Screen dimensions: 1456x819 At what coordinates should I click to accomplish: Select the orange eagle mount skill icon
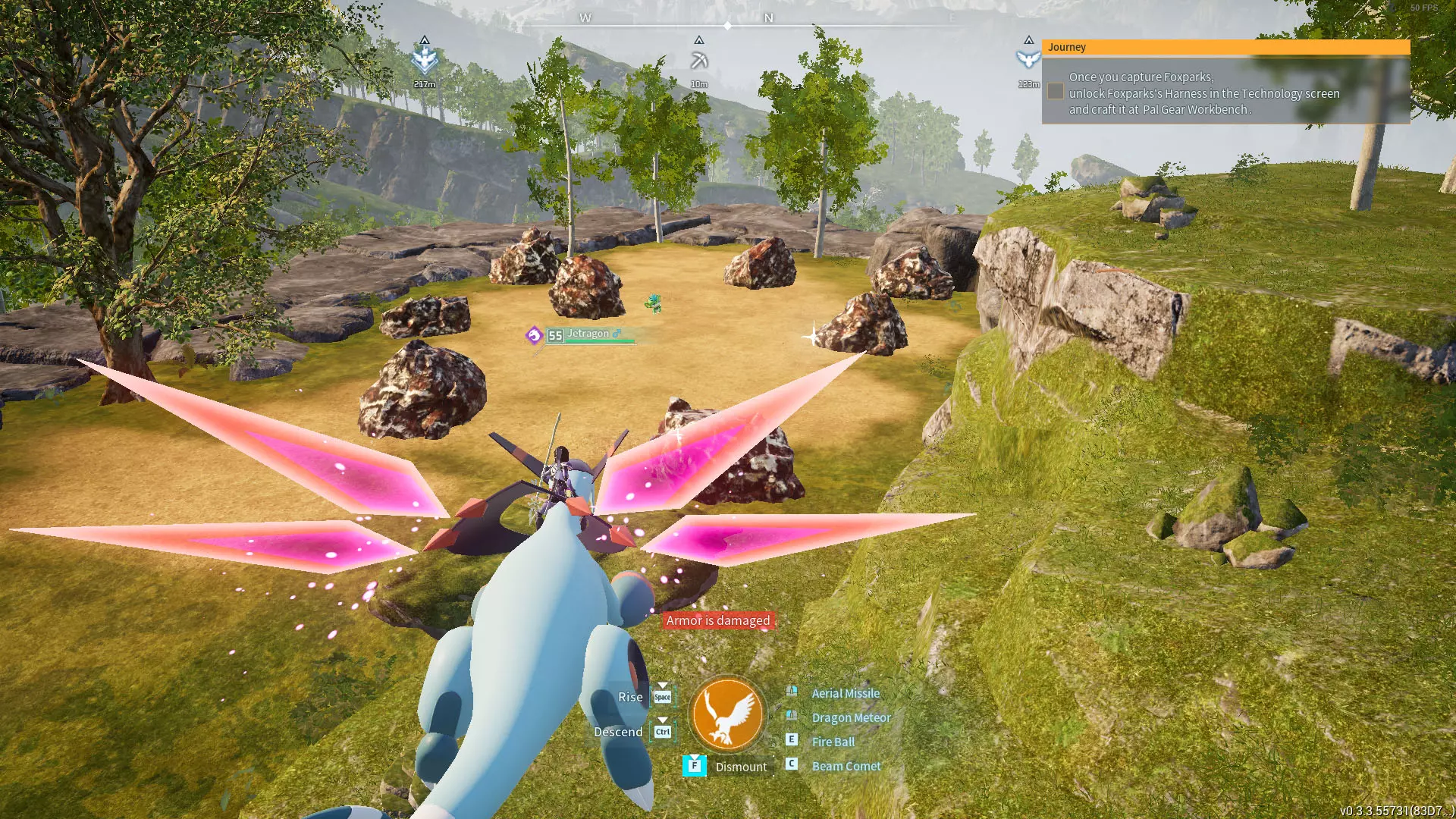pyautogui.click(x=727, y=714)
